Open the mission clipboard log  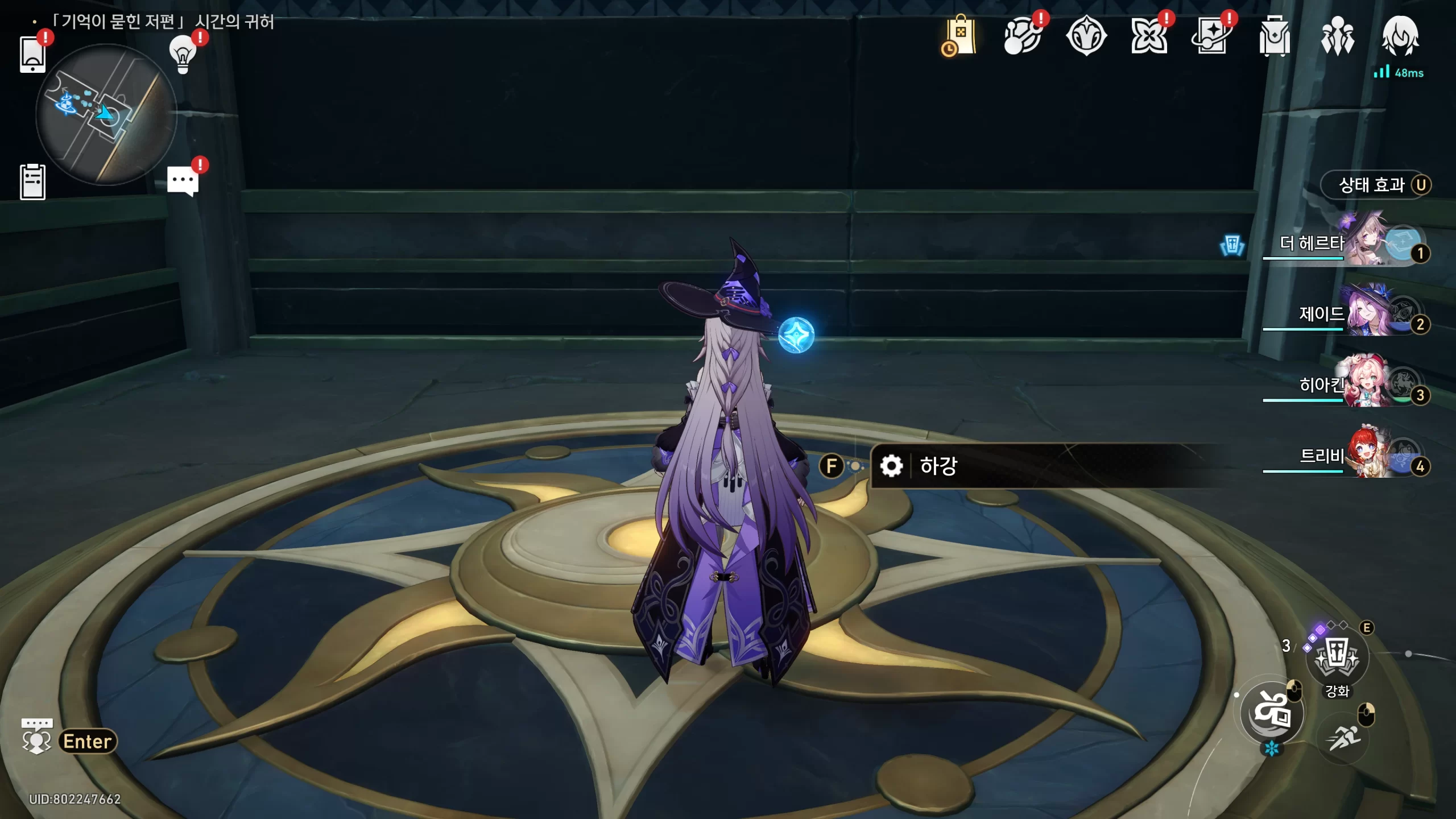tap(32, 182)
